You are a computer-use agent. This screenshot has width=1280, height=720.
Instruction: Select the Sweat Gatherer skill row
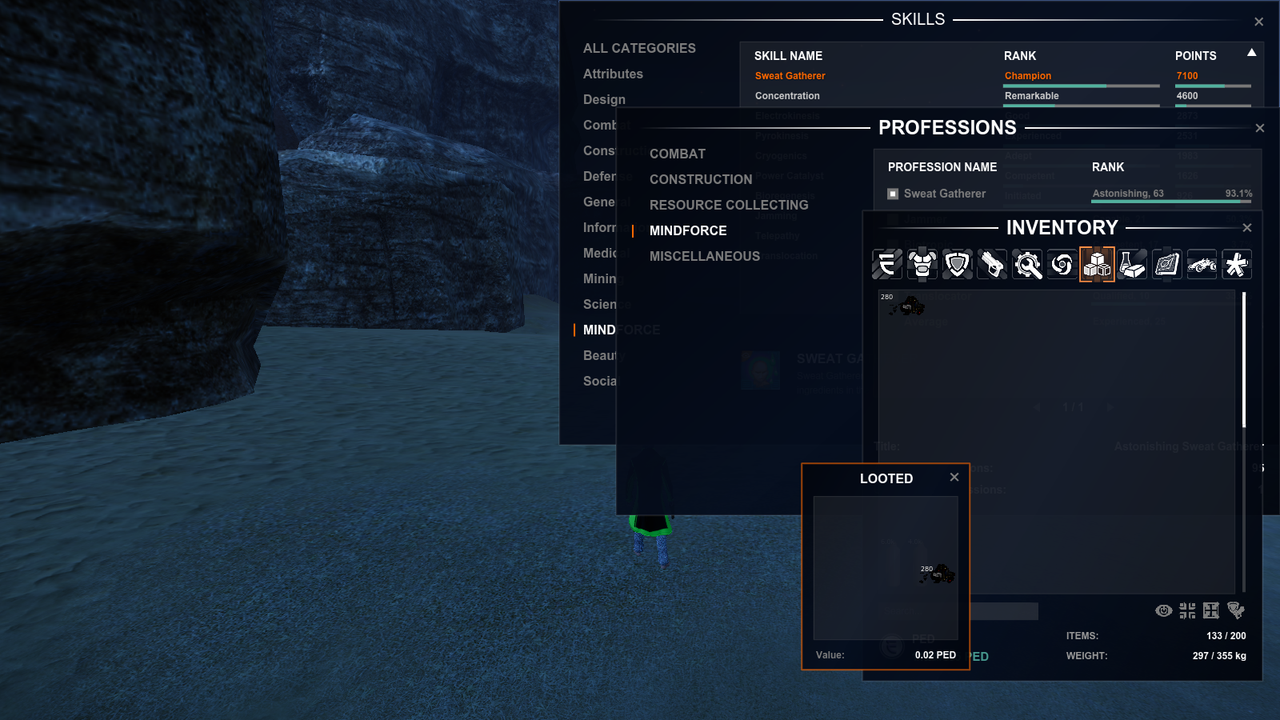[x=790, y=76]
